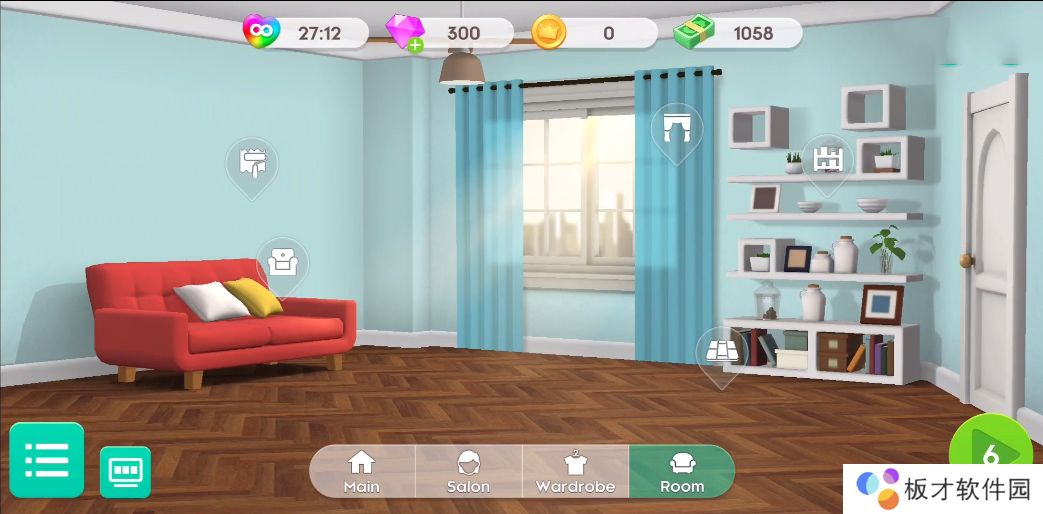Tap the green play button numbered 6

coord(992,456)
